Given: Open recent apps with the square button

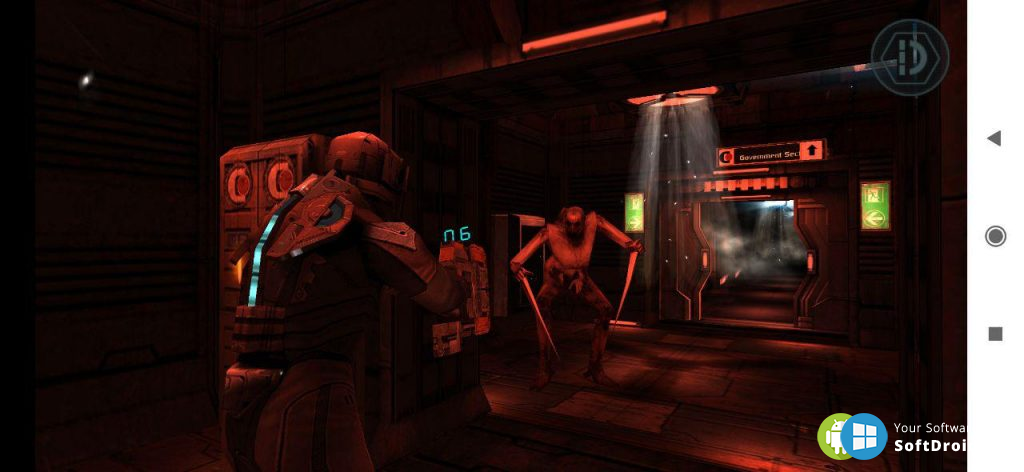Looking at the screenshot, I should (995, 334).
